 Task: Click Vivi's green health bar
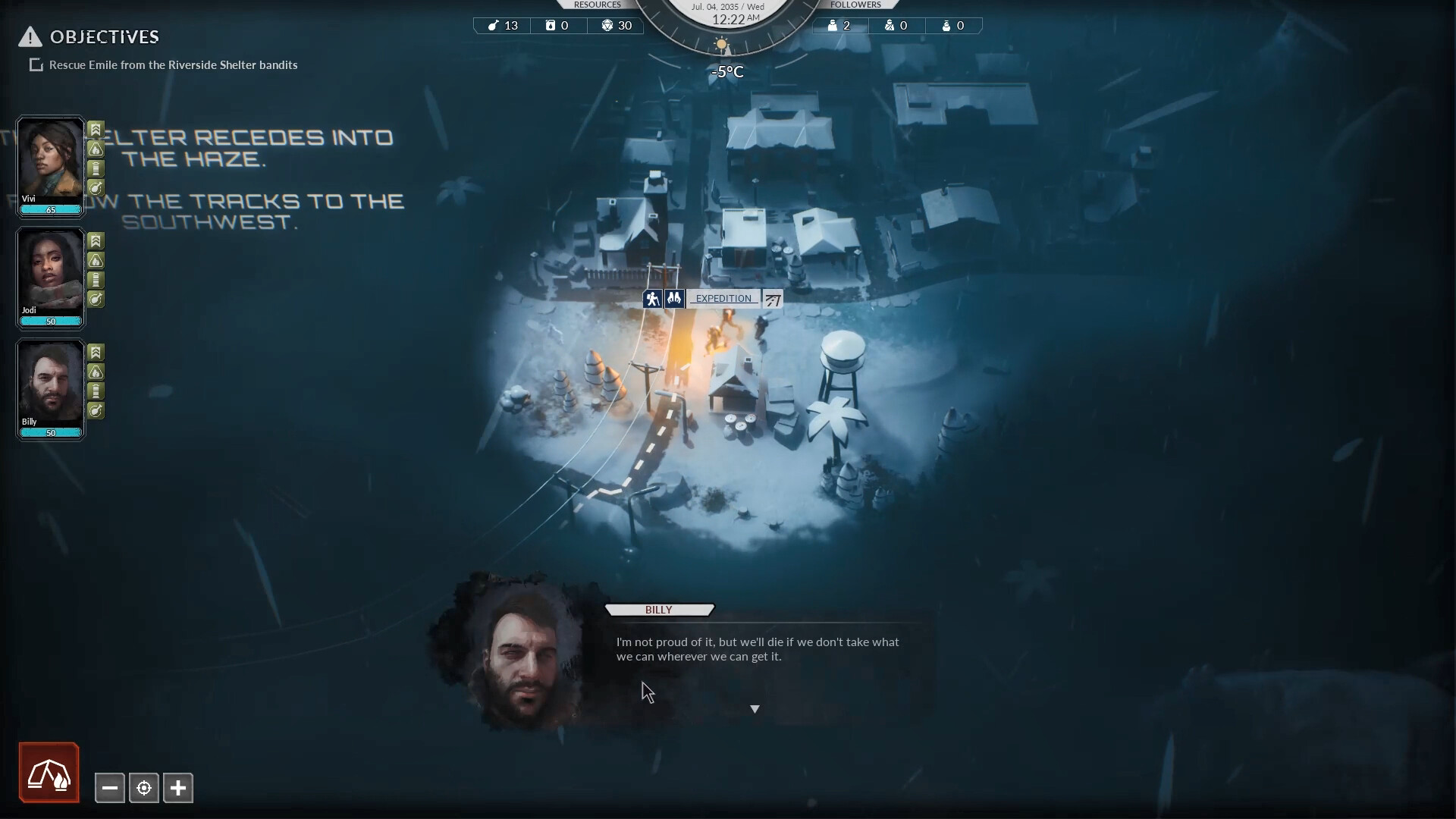coord(50,209)
